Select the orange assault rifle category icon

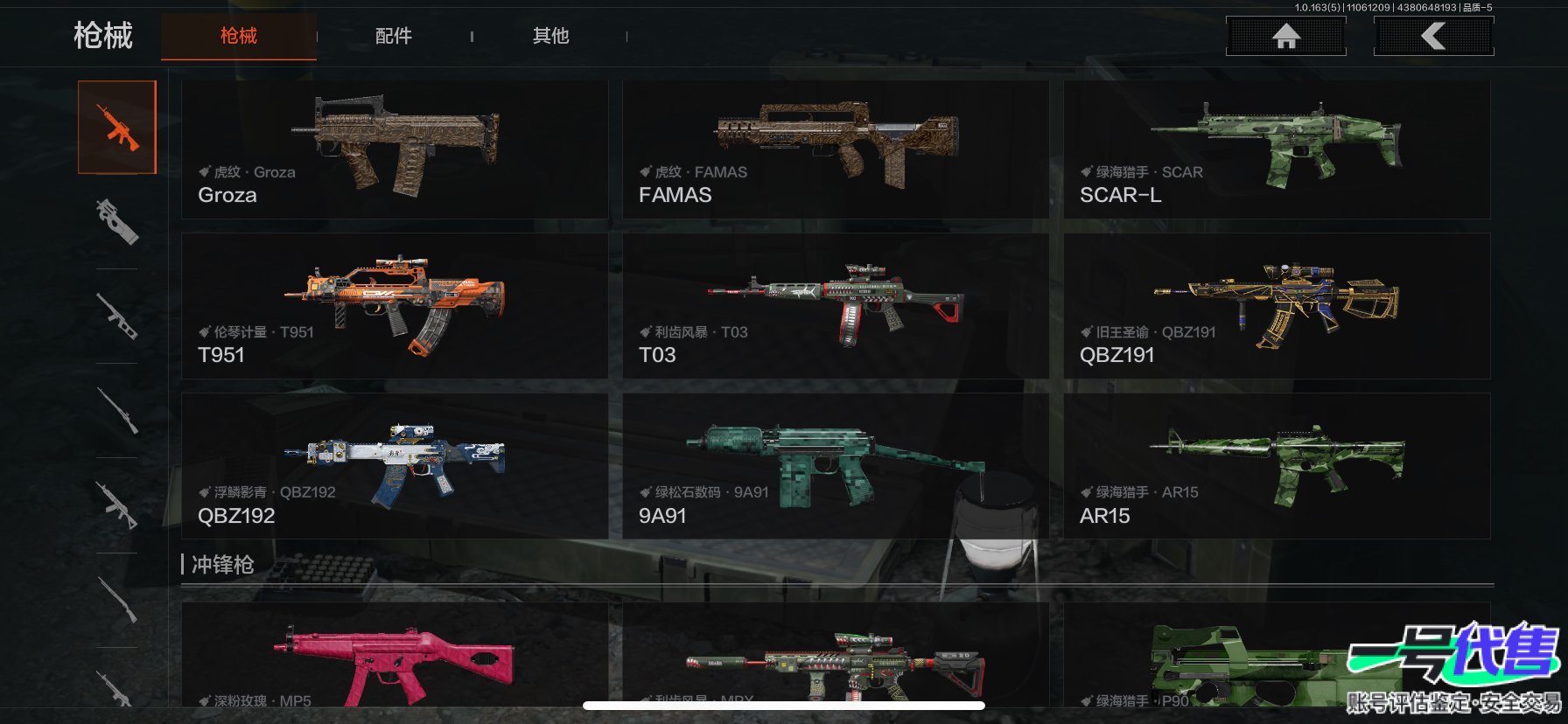(x=117, y=128)
